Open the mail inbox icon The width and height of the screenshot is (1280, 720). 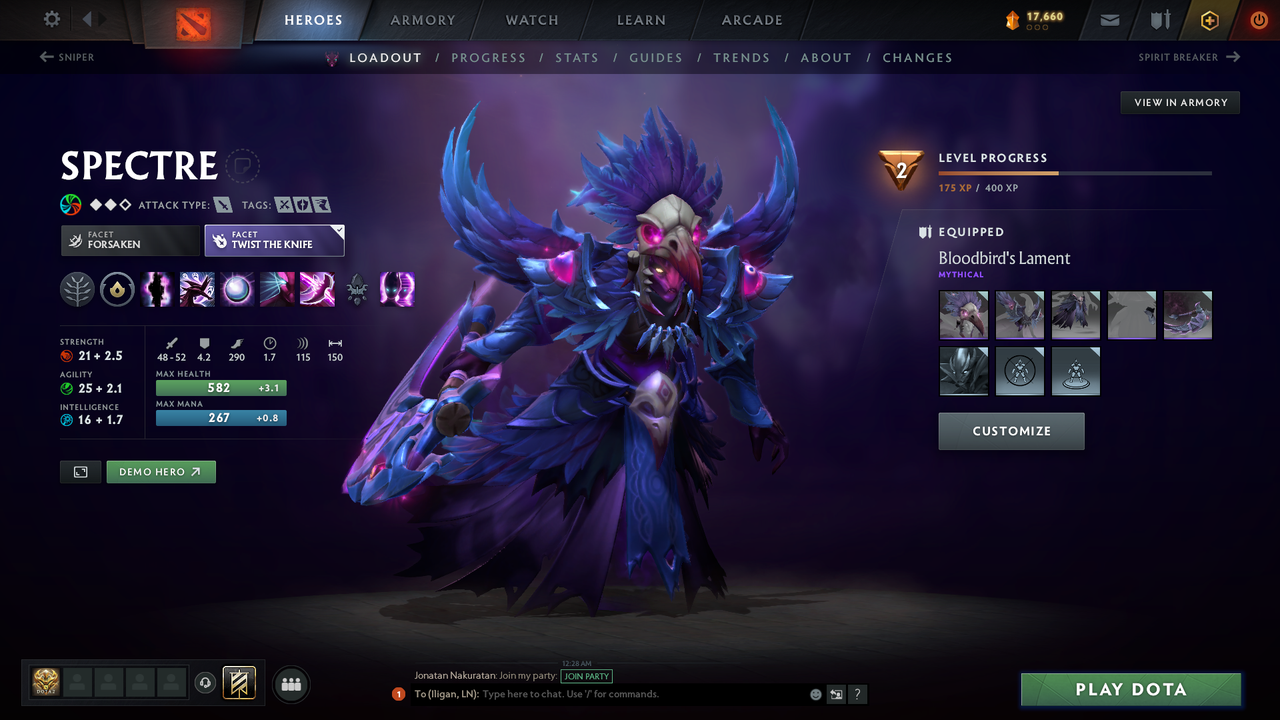point(1108,19)
